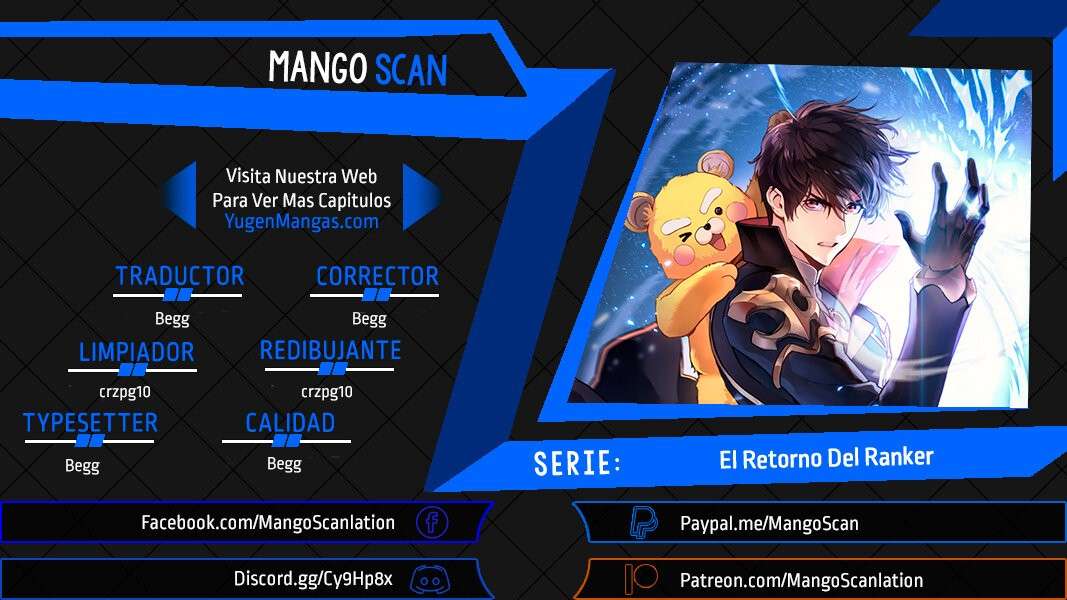Open the Discord.gg/Cy9Hp8x invite bar

click(313, 578)
